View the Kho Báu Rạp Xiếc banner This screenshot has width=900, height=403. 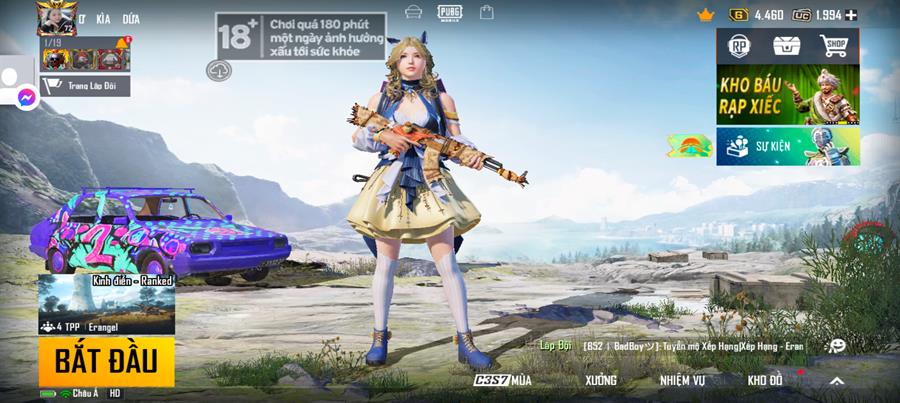[x=787, y=95]
